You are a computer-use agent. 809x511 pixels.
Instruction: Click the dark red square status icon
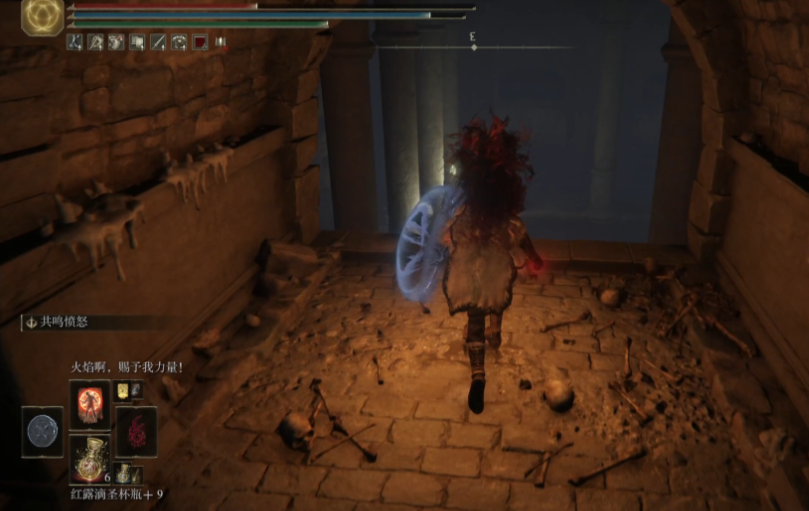pos(200,42)
